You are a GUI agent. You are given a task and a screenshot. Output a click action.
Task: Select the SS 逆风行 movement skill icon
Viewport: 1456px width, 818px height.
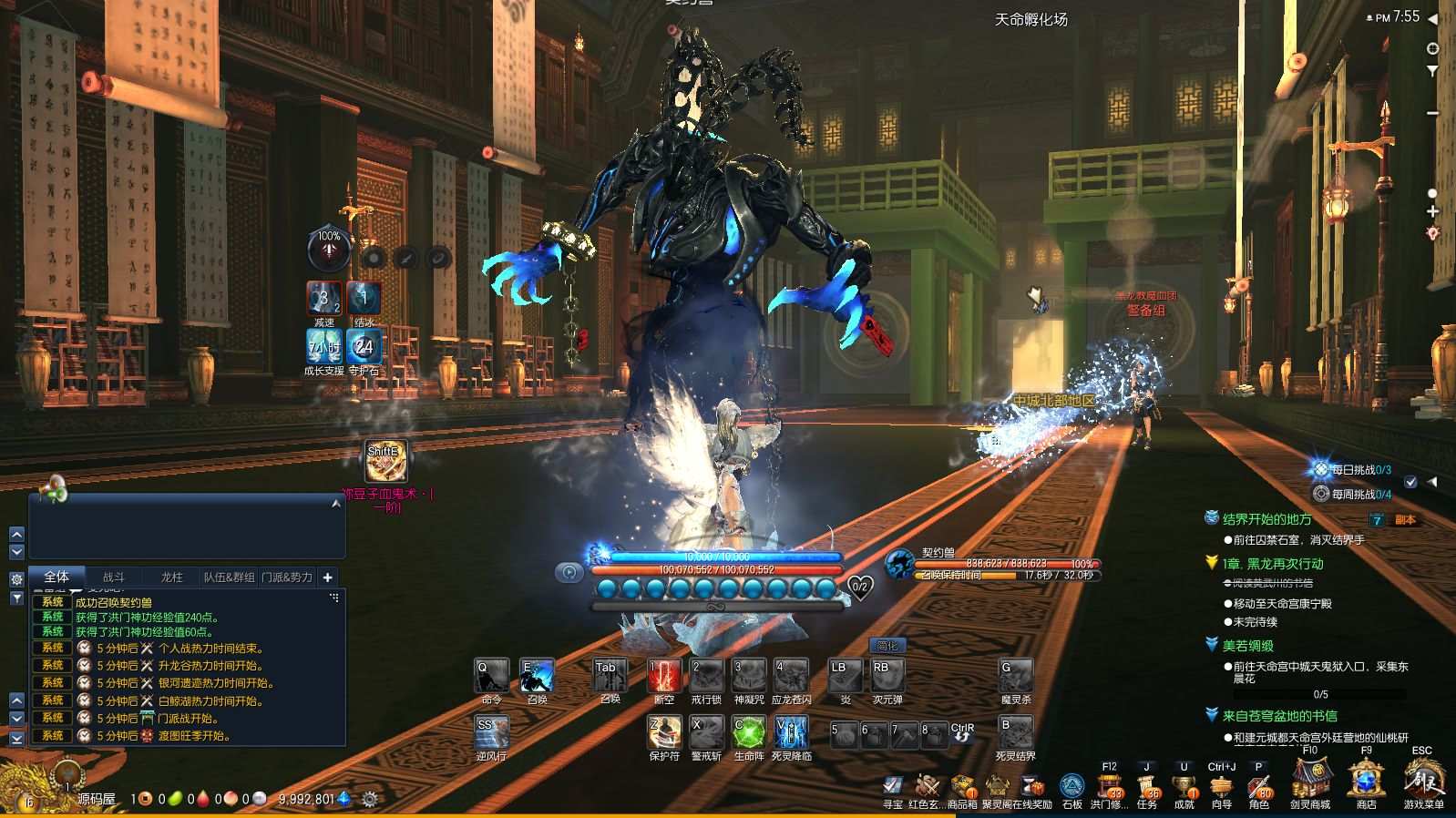(490, 734)
